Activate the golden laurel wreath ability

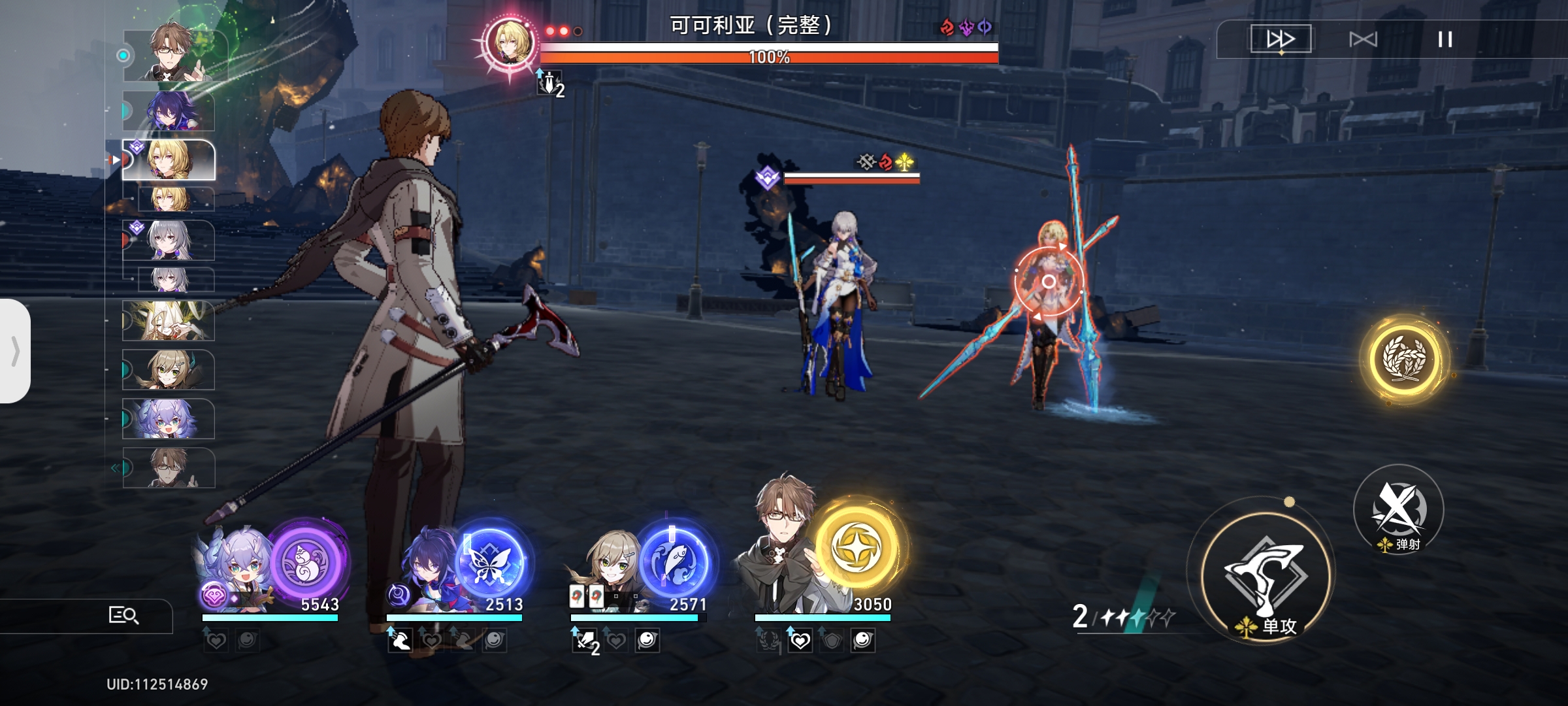pyautogui.click(x=1403, y=358)
